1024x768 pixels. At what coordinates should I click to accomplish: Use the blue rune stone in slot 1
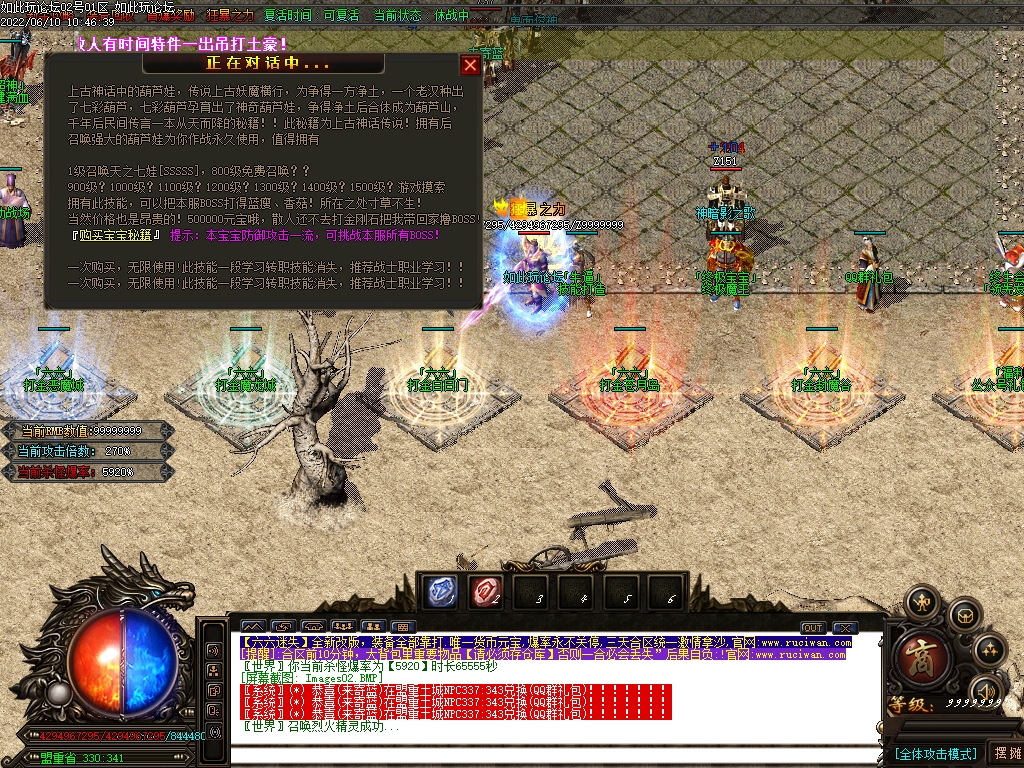442,592
